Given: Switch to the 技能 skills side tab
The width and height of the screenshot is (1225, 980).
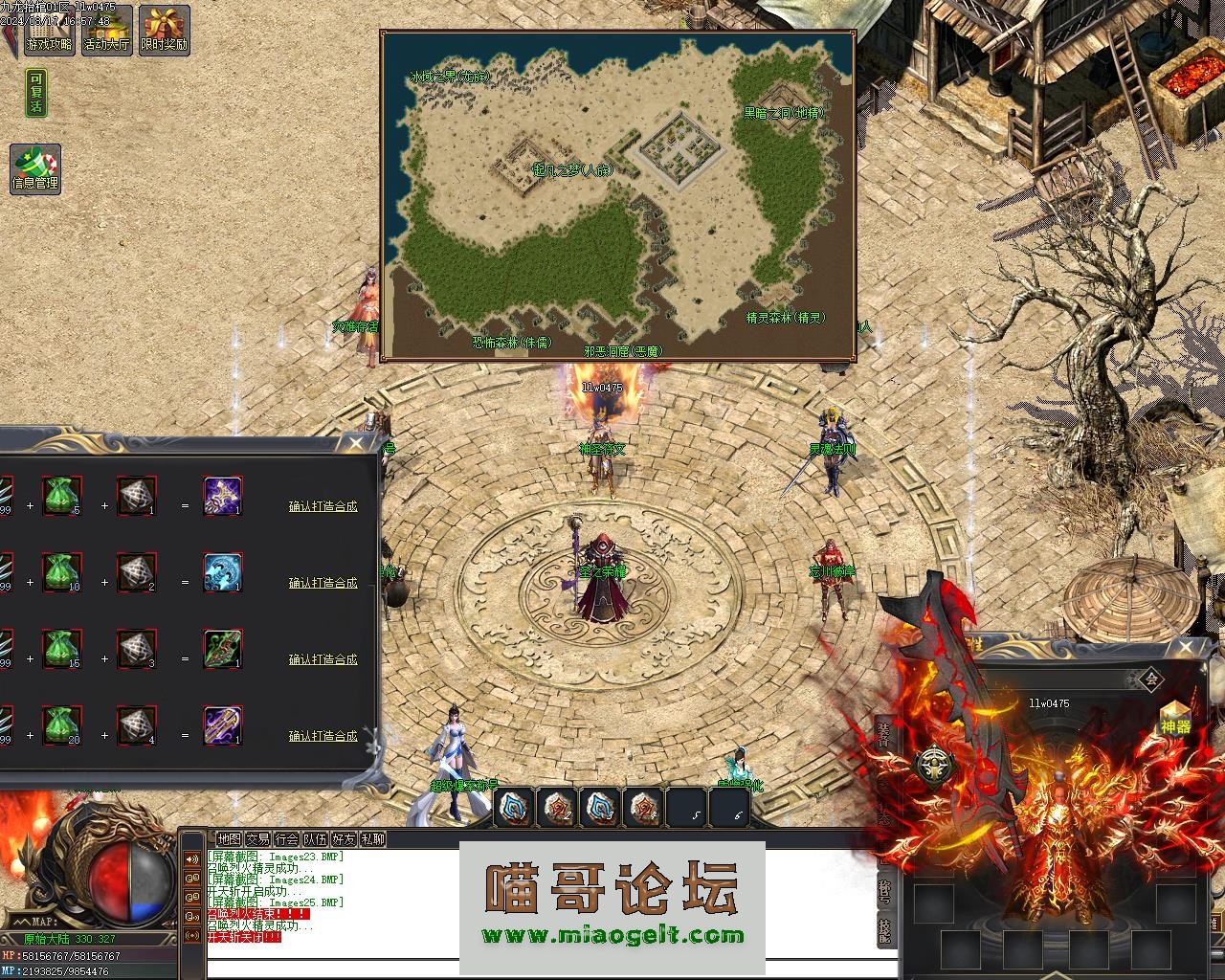Looking at the screenshot, I should (884, 930).
